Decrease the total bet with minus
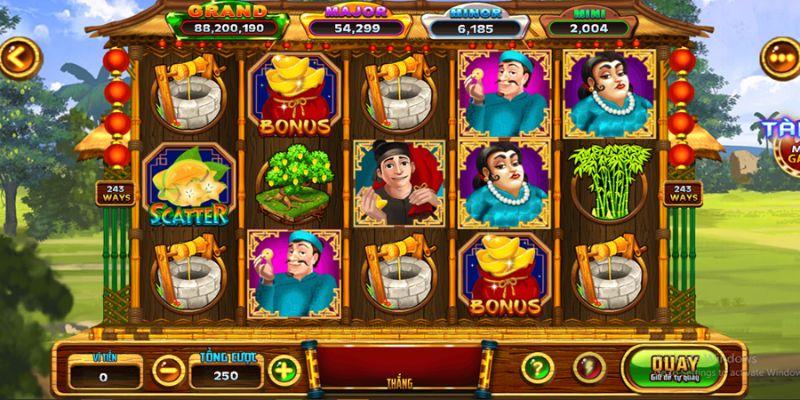 pos(167,371)
